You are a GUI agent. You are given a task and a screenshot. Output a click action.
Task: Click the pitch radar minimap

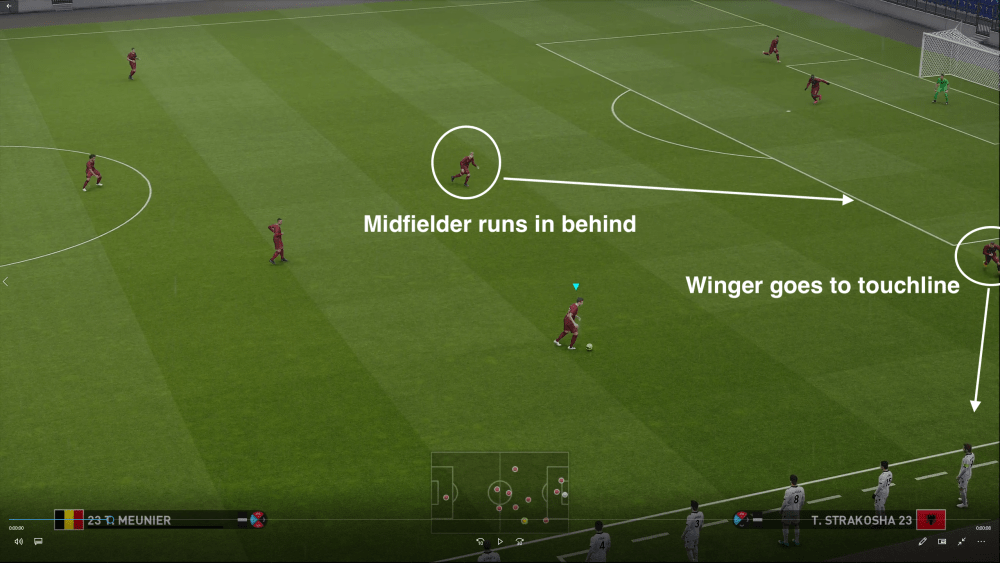(x=500, y=492)
